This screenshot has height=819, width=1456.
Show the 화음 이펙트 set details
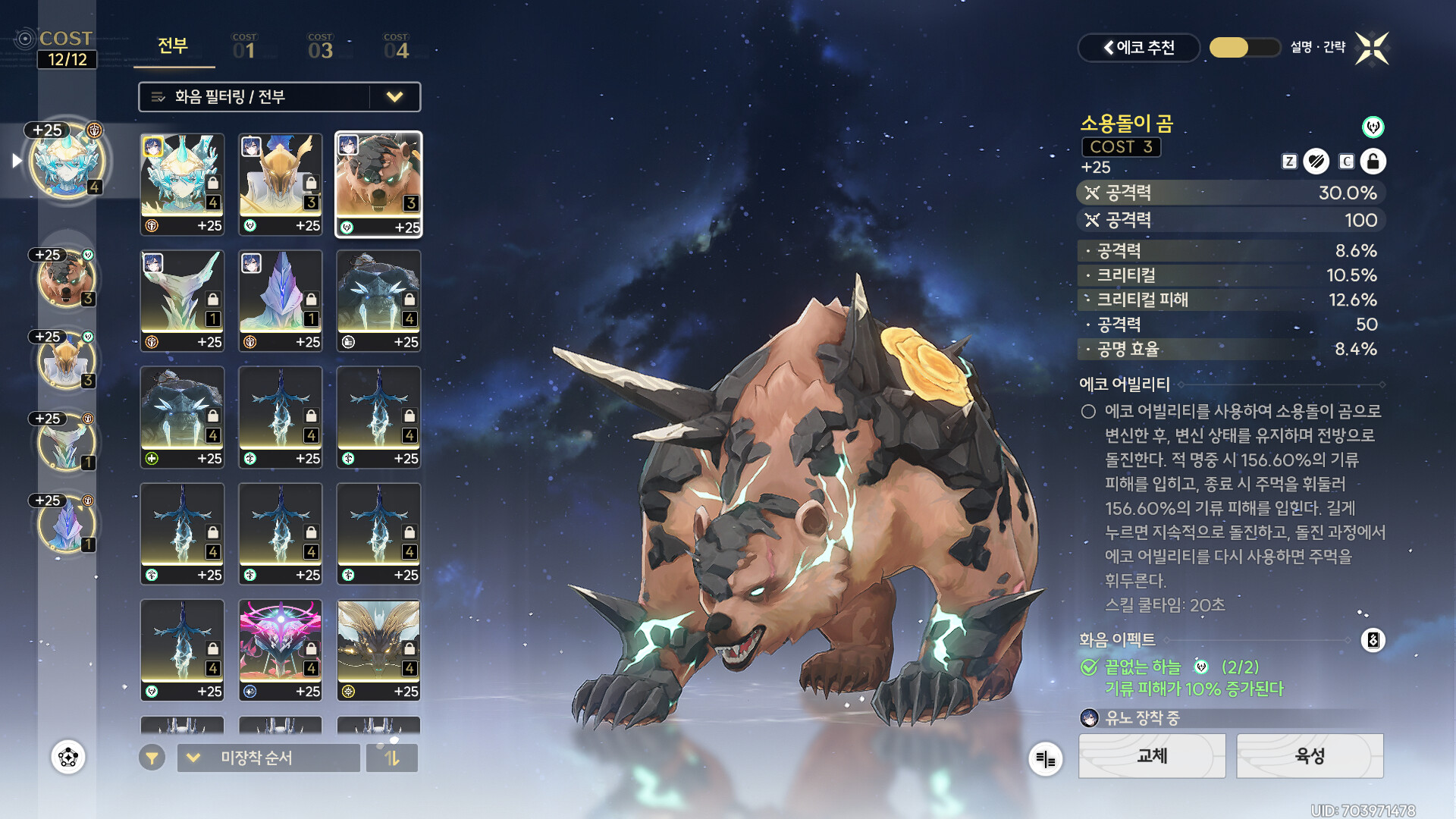[1373, 640]
